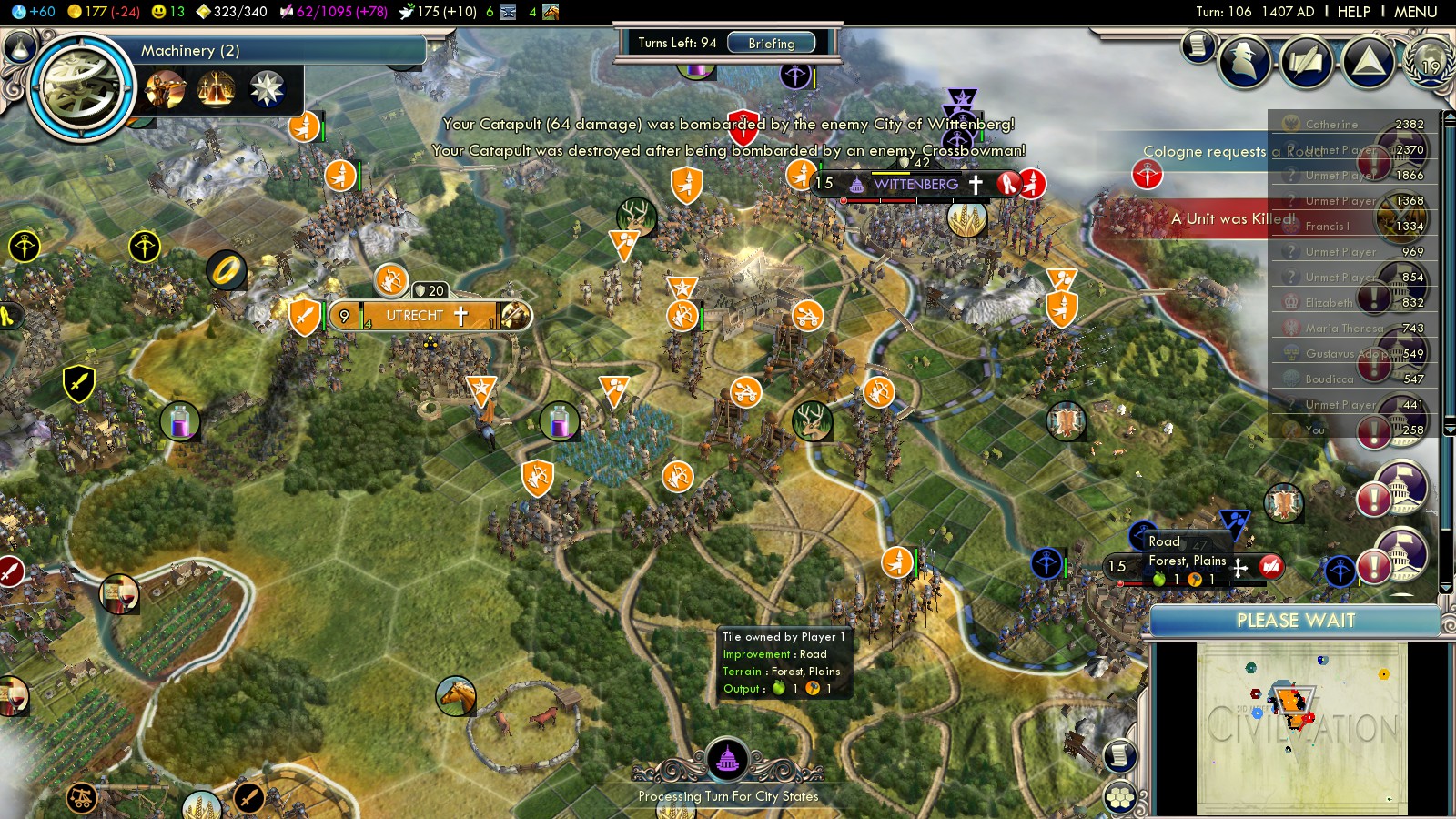Open the hex grid map options button
This screenshot has width=1456, height=819.
(x=1120, y=798)
